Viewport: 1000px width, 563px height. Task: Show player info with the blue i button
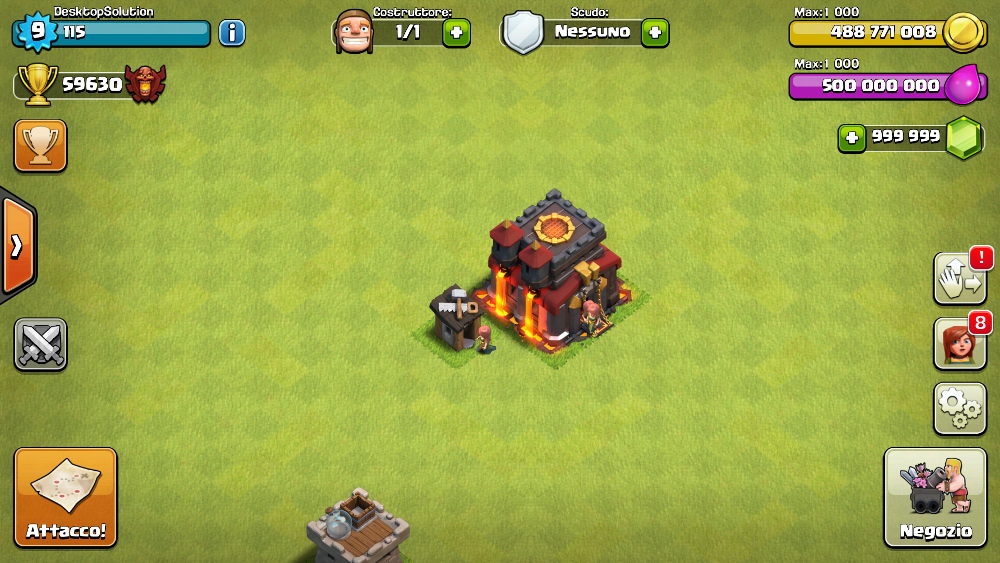click(x=231, y=33)
